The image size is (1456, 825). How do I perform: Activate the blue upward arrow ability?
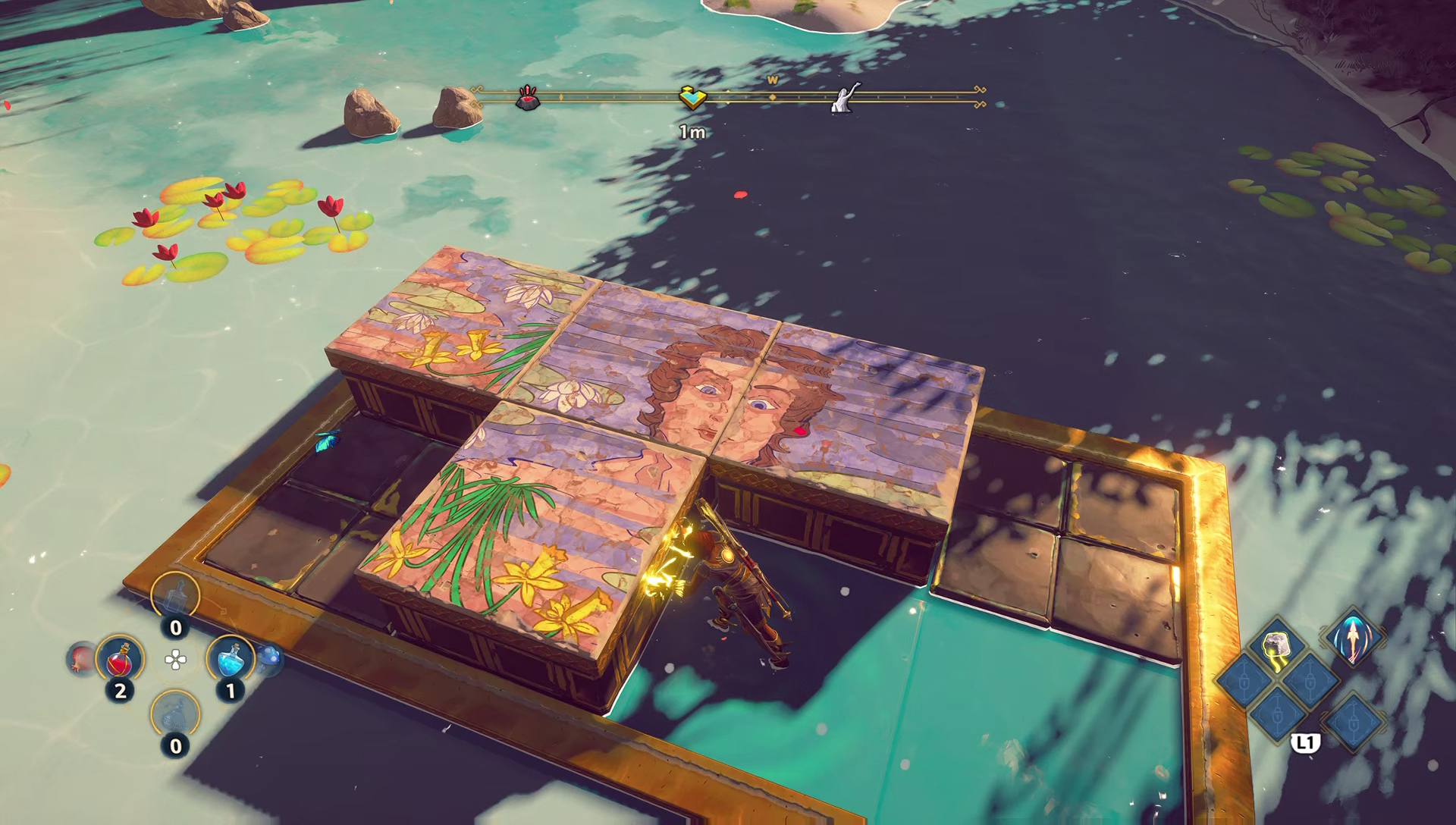coord(1354,638)
